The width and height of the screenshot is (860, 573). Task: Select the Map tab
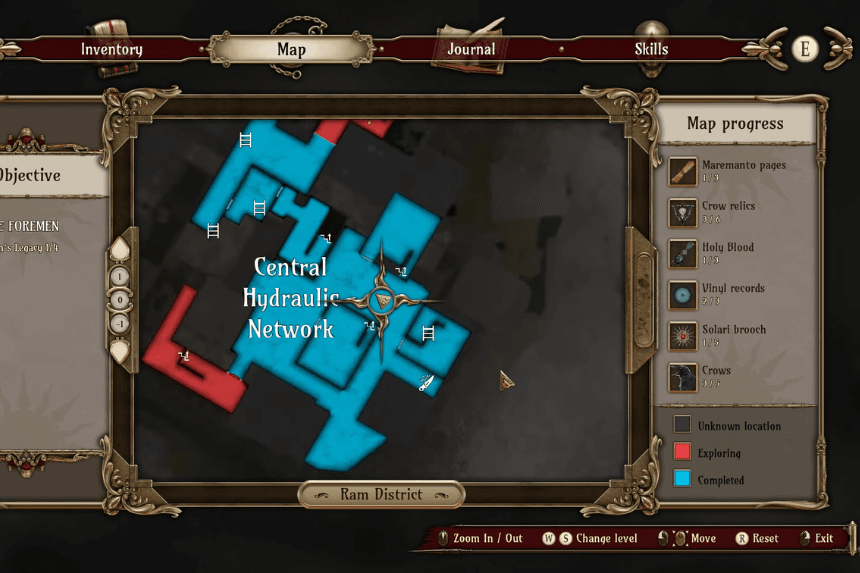pos(291,49)
